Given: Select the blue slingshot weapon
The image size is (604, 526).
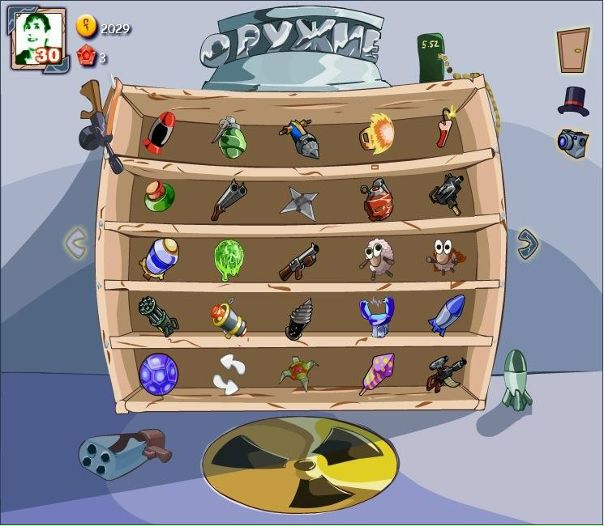Looking at the screenshot, I should [377, 314].
